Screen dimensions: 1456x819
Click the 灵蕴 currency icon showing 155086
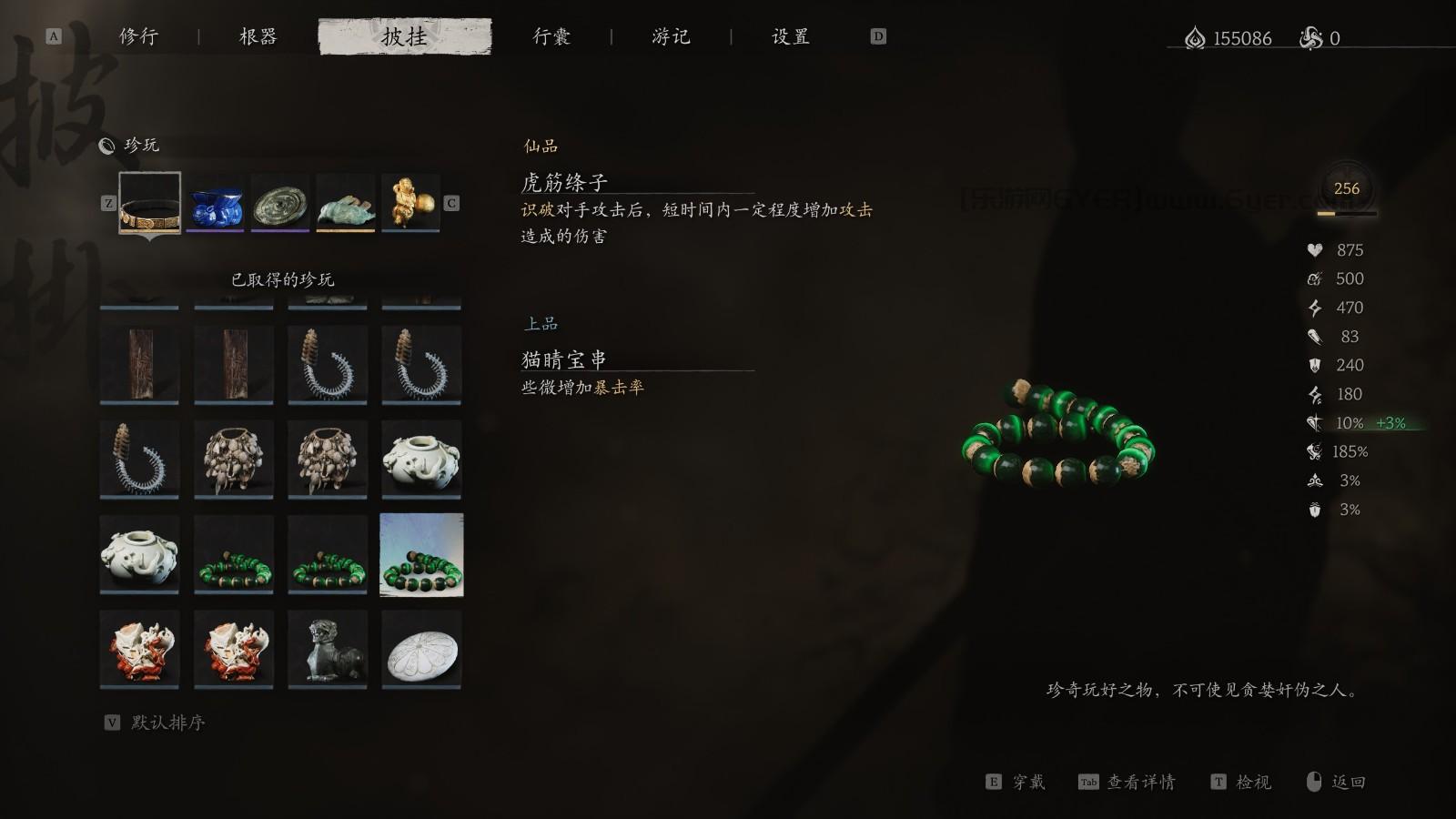pos(1194,38)
